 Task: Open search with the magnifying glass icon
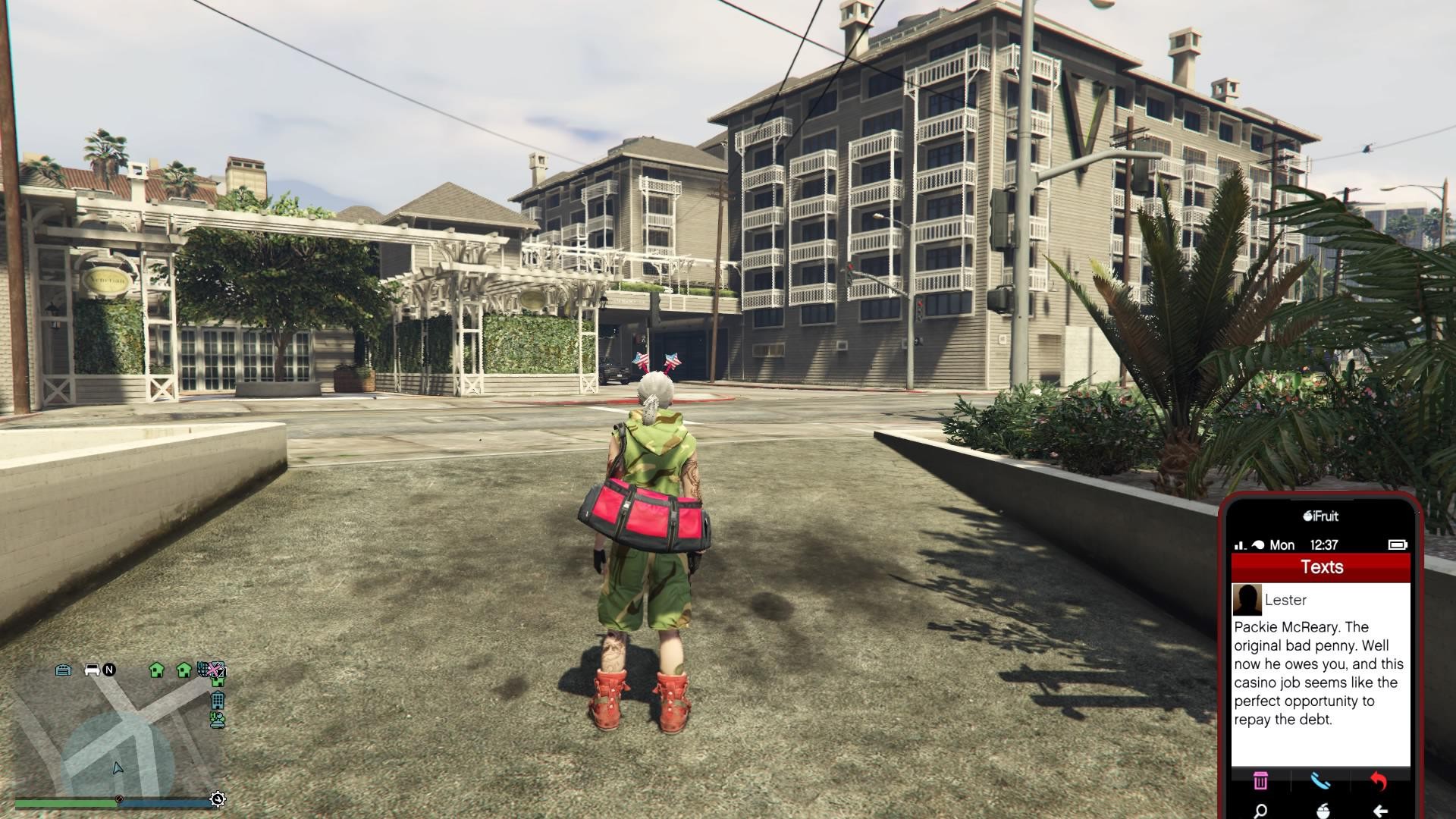pos(1260,810)
